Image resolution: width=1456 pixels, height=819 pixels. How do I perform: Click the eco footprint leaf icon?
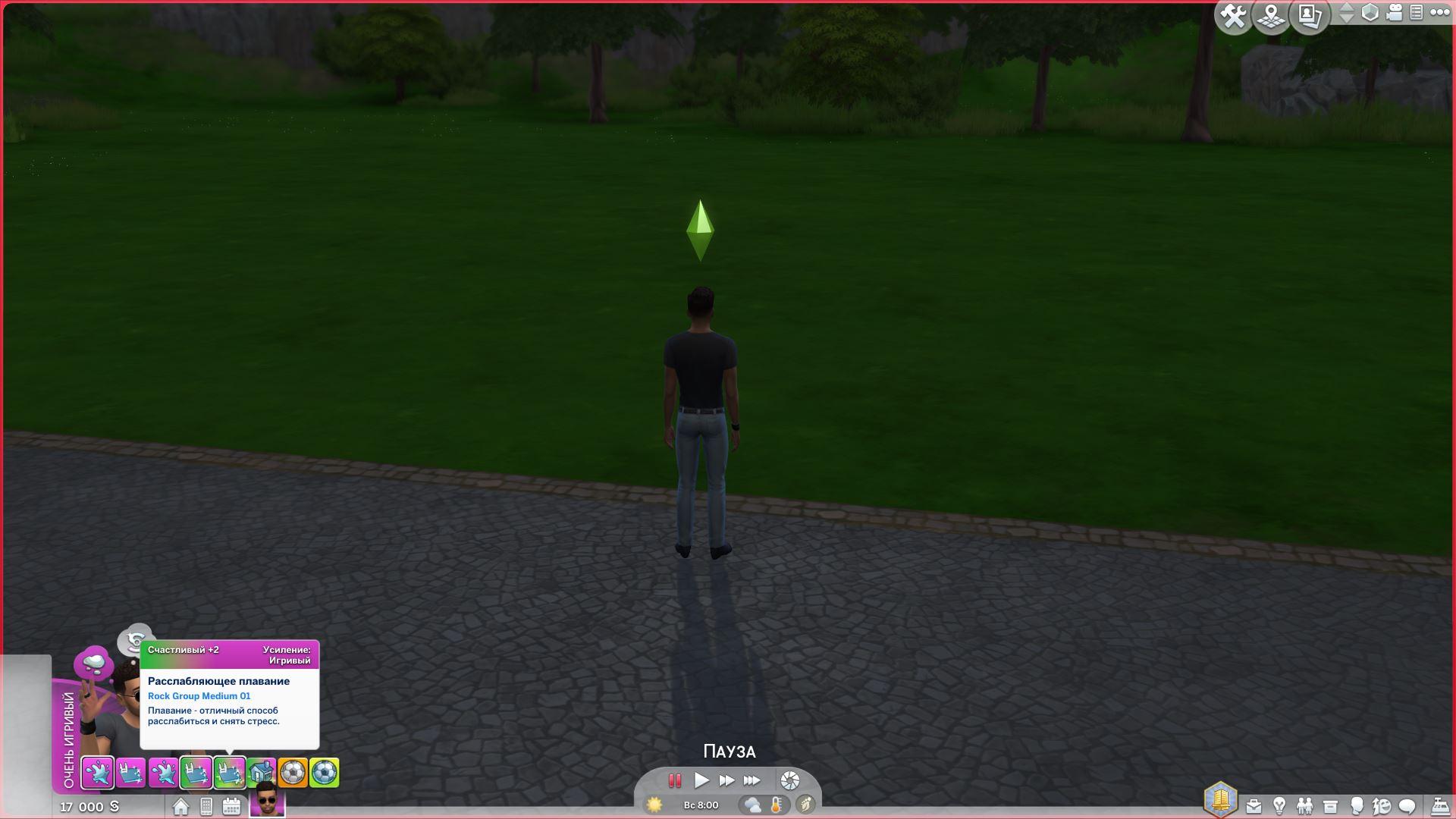tap(805, 805)
